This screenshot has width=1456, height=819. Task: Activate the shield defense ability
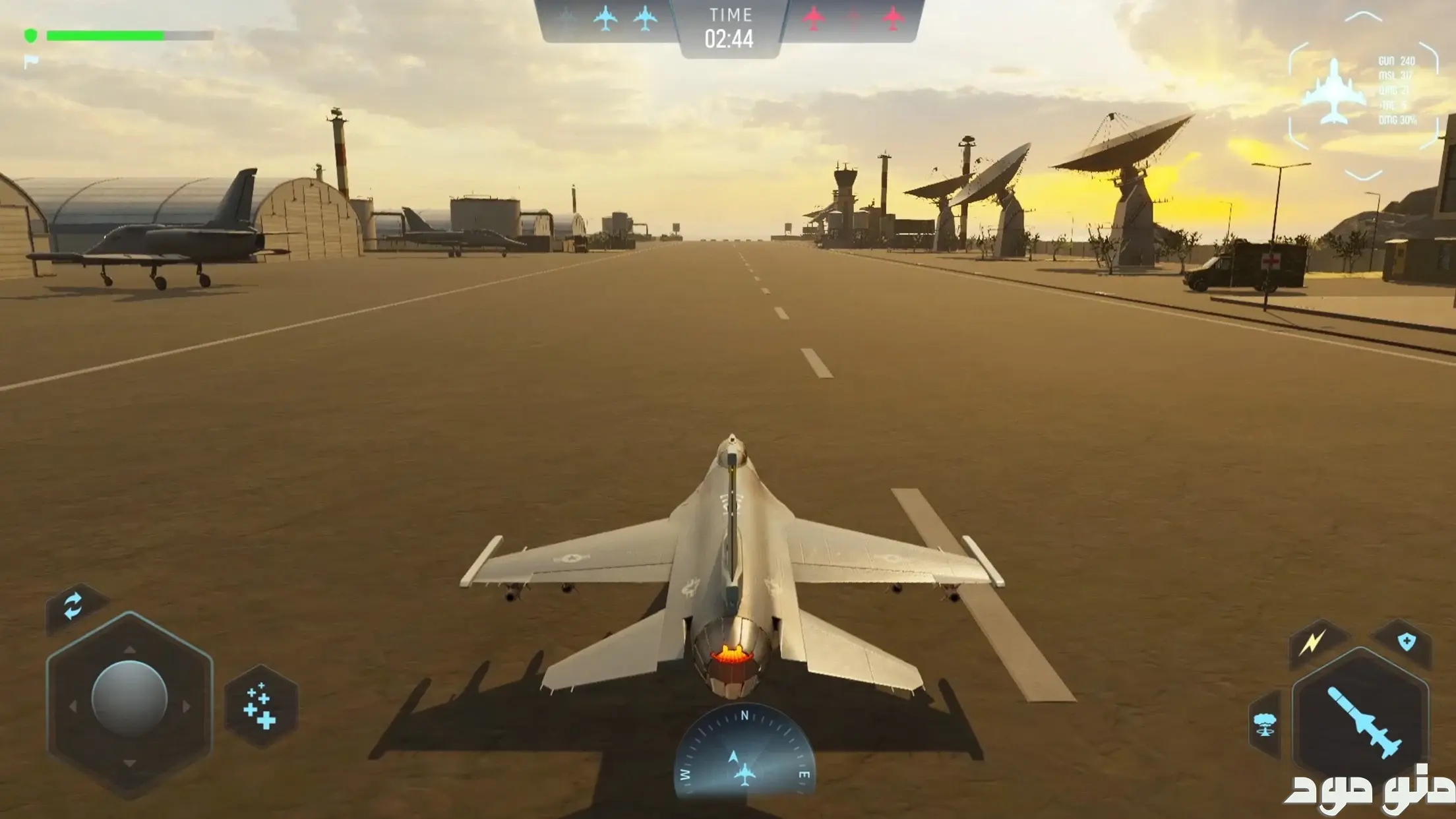coord(1405,641)
